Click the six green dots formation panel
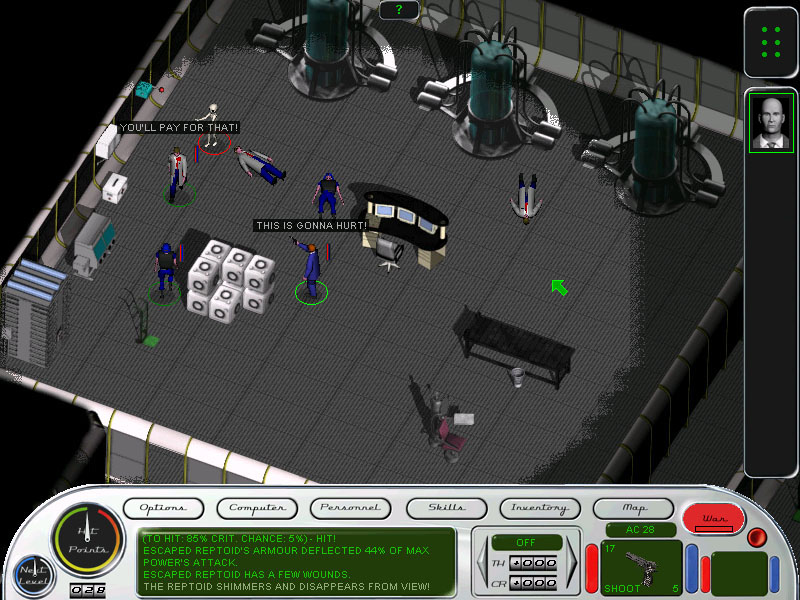Image resolution: width=800 pixels, height=600 pixels. coord(771,43)
